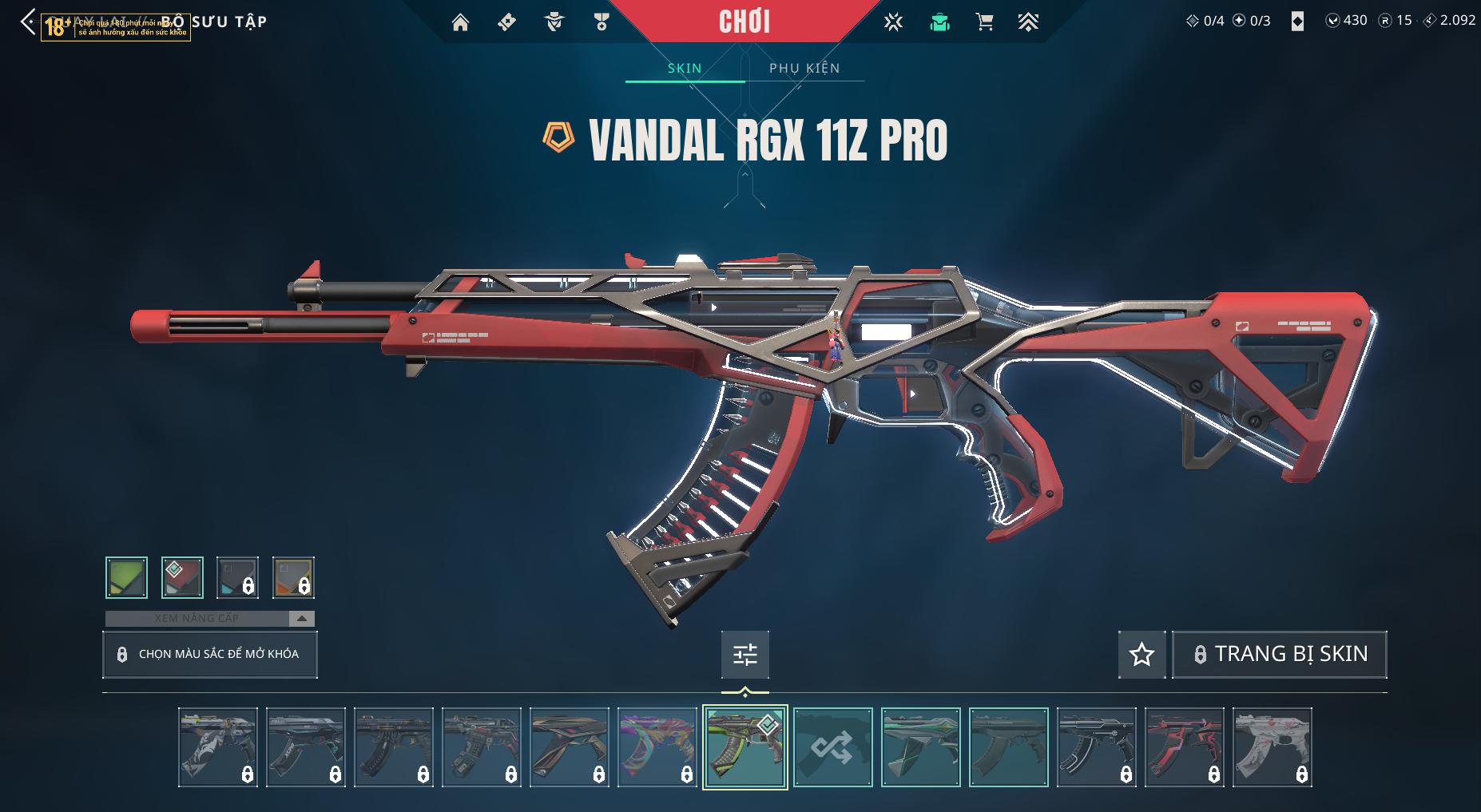Viewport: 1481px width, 812px height.
Task: Click the TRANG BỊ SKIN equip button
Action: click(1279, 655)
